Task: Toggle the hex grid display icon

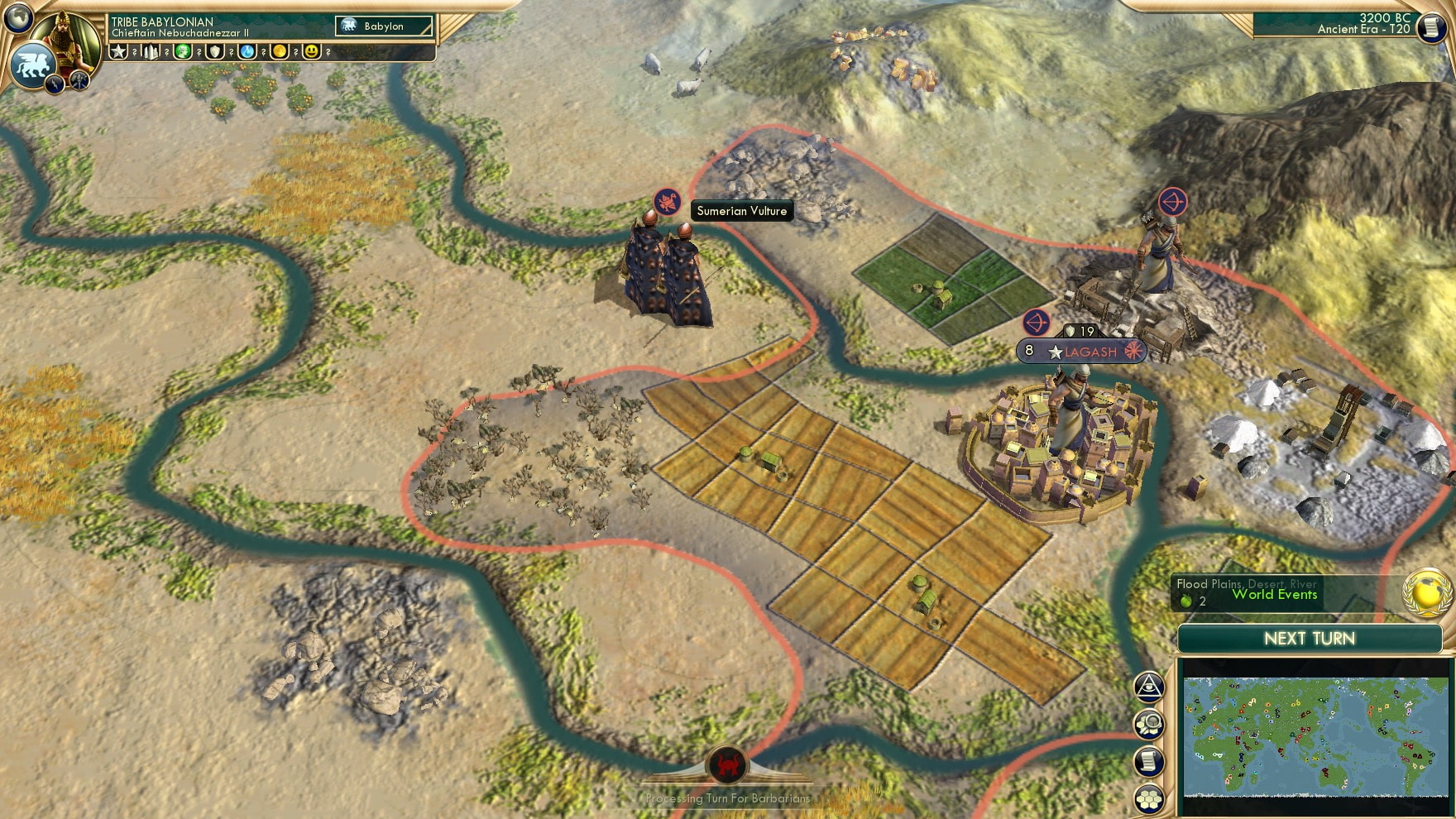Action: (1148, 797)
